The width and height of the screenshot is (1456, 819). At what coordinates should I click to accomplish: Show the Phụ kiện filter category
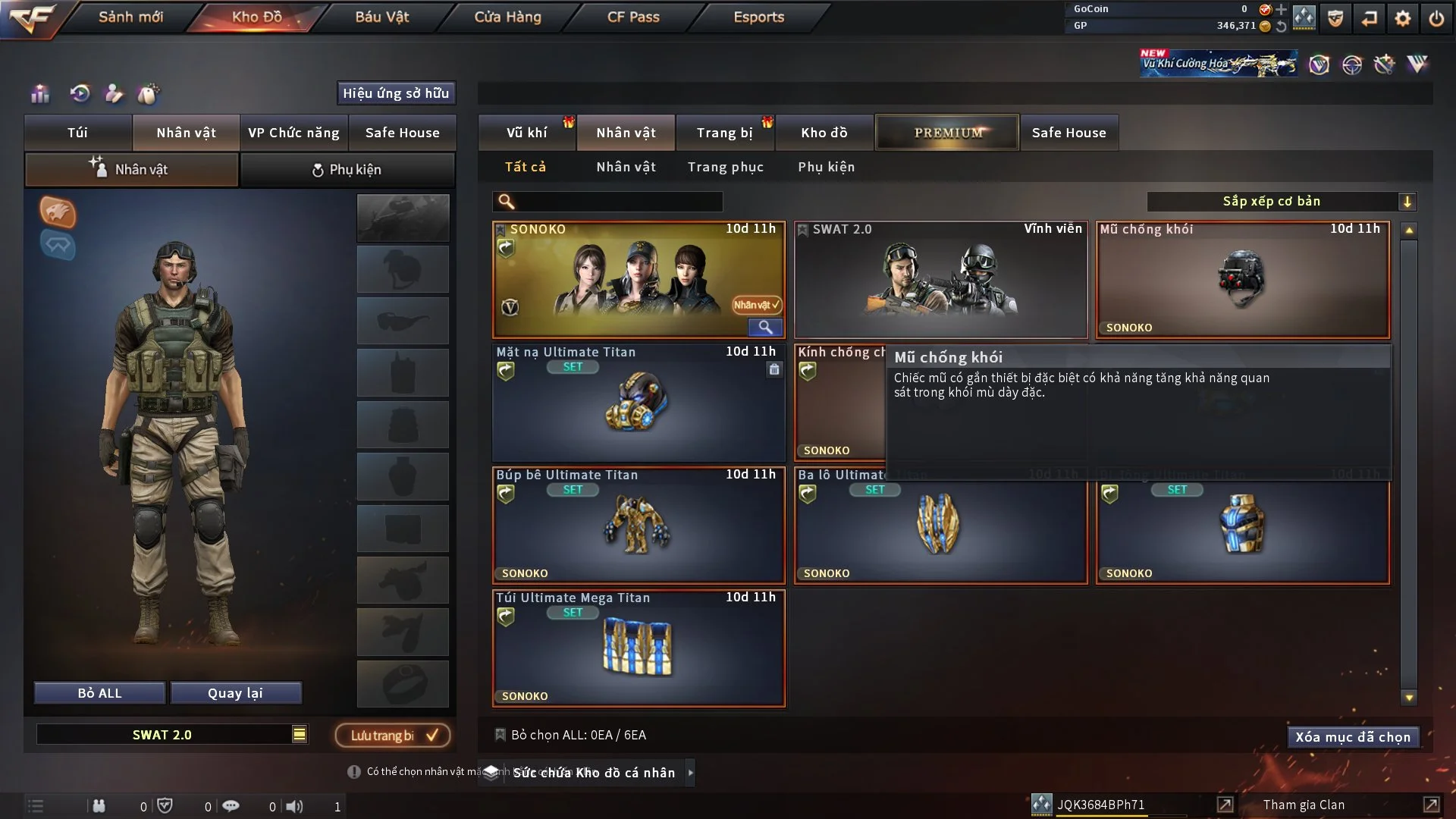(x=826, y=167)
